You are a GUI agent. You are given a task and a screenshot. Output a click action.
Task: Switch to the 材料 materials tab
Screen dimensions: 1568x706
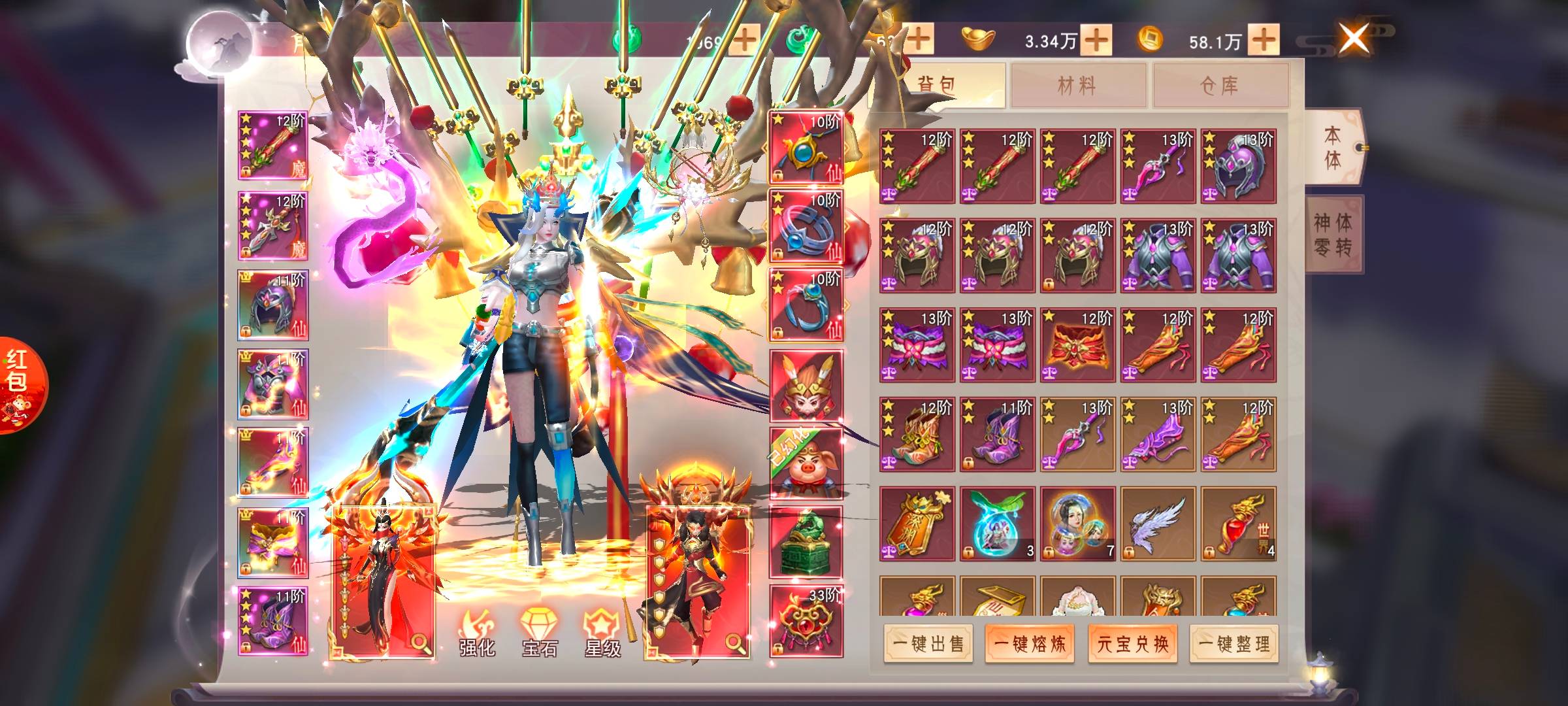[1077, 85]
